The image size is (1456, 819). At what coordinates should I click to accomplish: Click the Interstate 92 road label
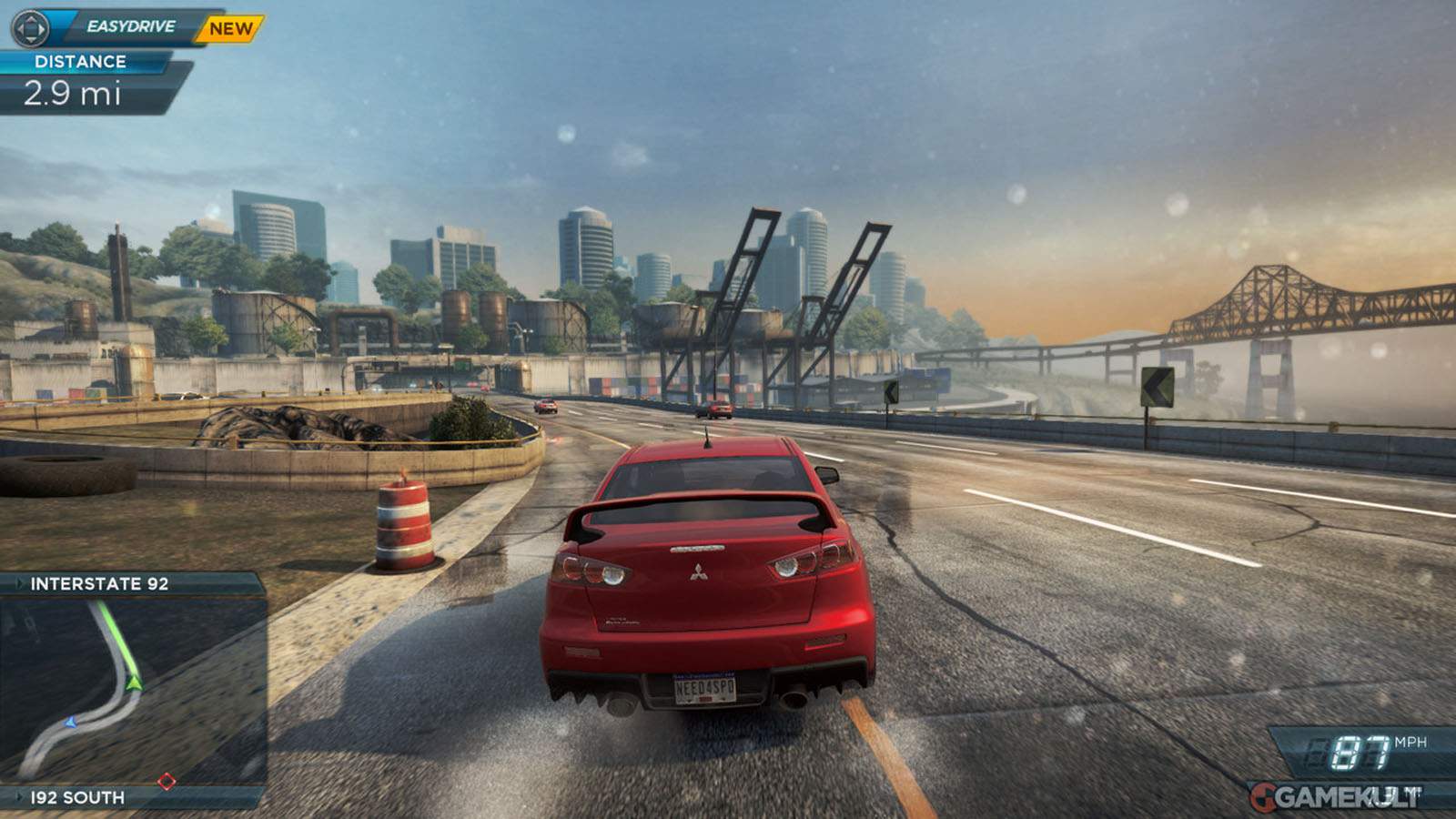coord(99,584)
